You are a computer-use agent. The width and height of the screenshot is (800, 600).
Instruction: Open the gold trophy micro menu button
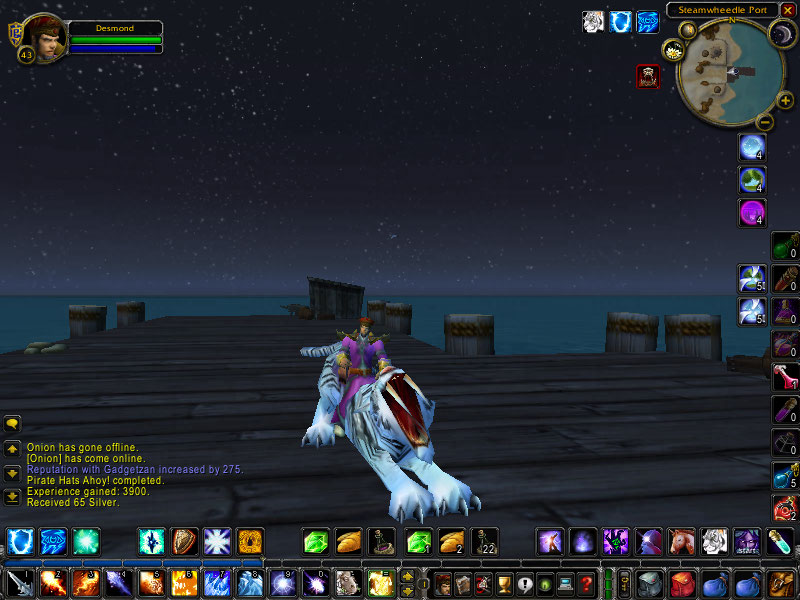coord(505,583)
